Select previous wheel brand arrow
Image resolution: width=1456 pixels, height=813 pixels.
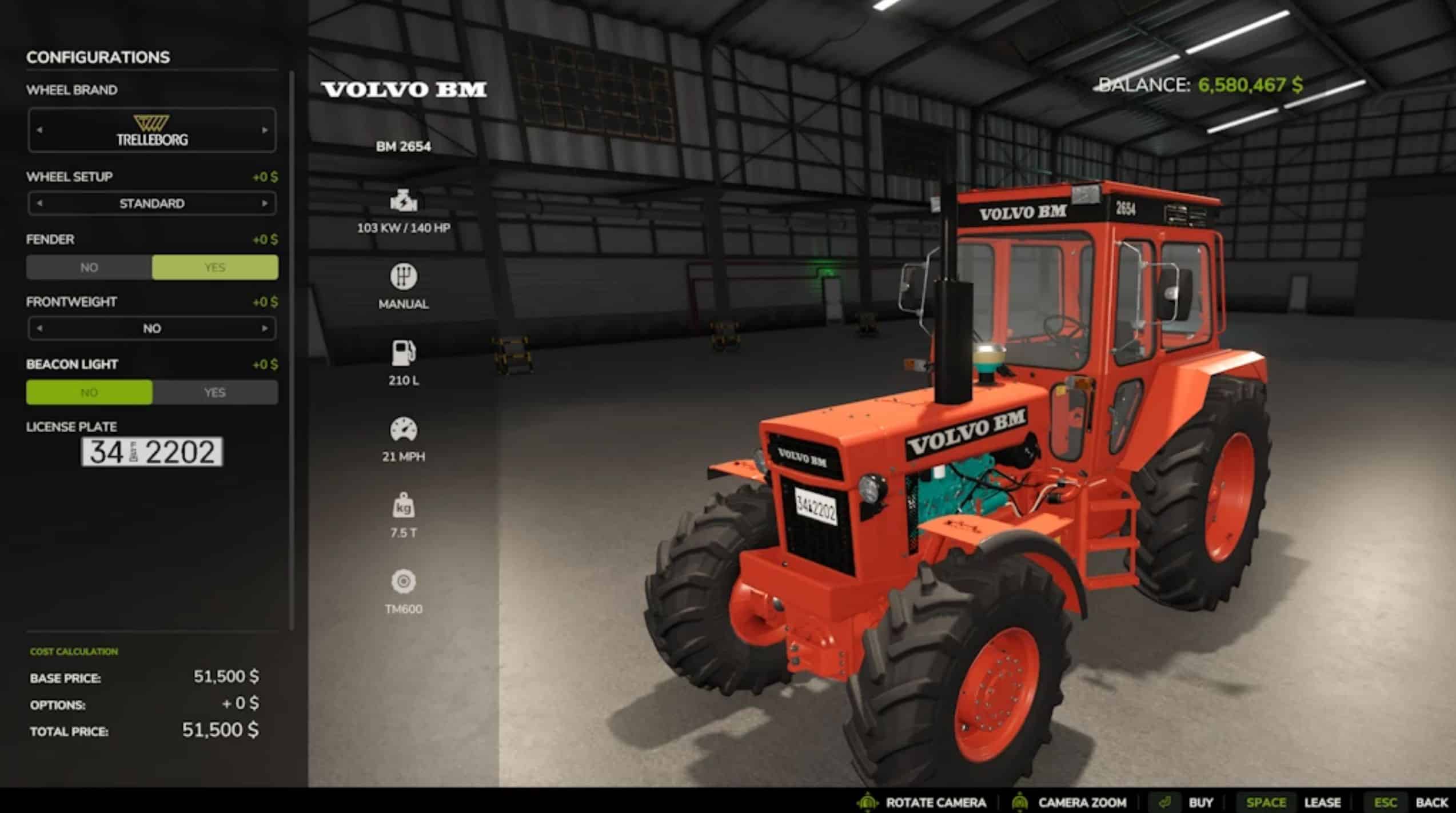pos(39,130)
